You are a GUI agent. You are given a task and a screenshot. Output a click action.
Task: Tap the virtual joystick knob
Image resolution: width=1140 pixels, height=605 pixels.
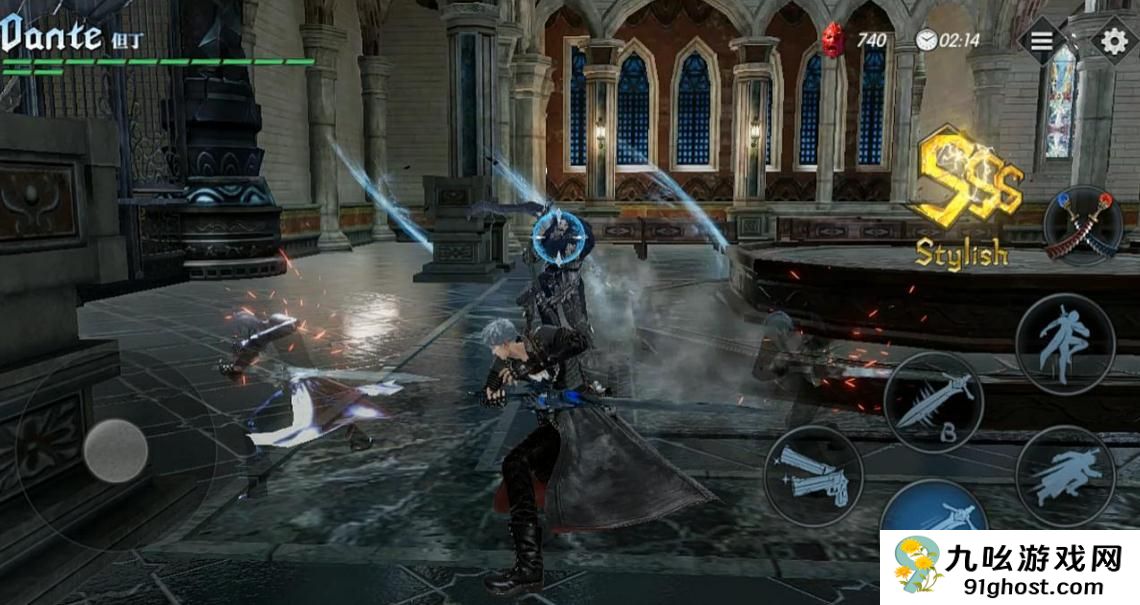coord(116,450)
